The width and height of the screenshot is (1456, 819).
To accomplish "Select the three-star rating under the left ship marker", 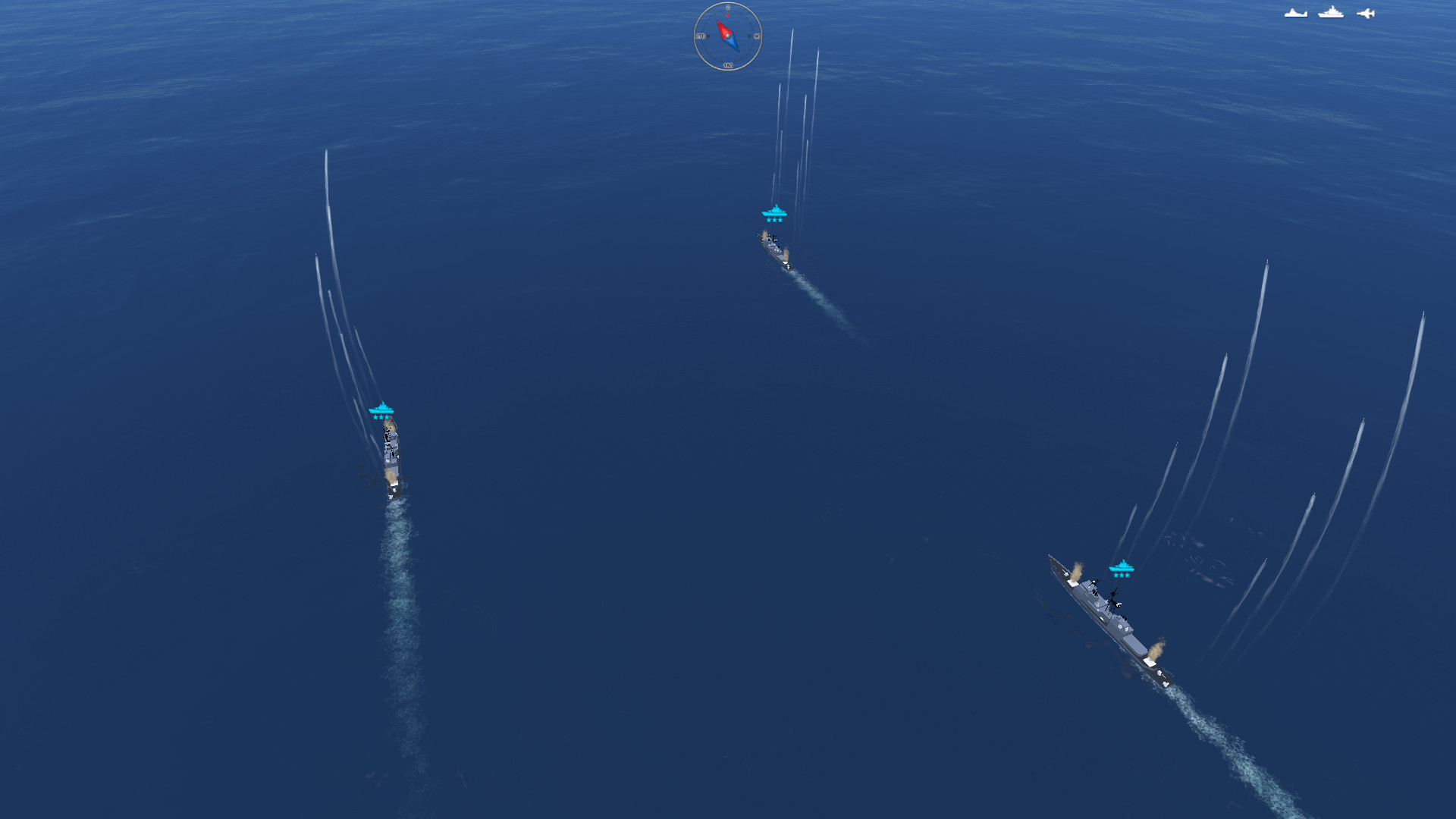I will coord(383,417).
